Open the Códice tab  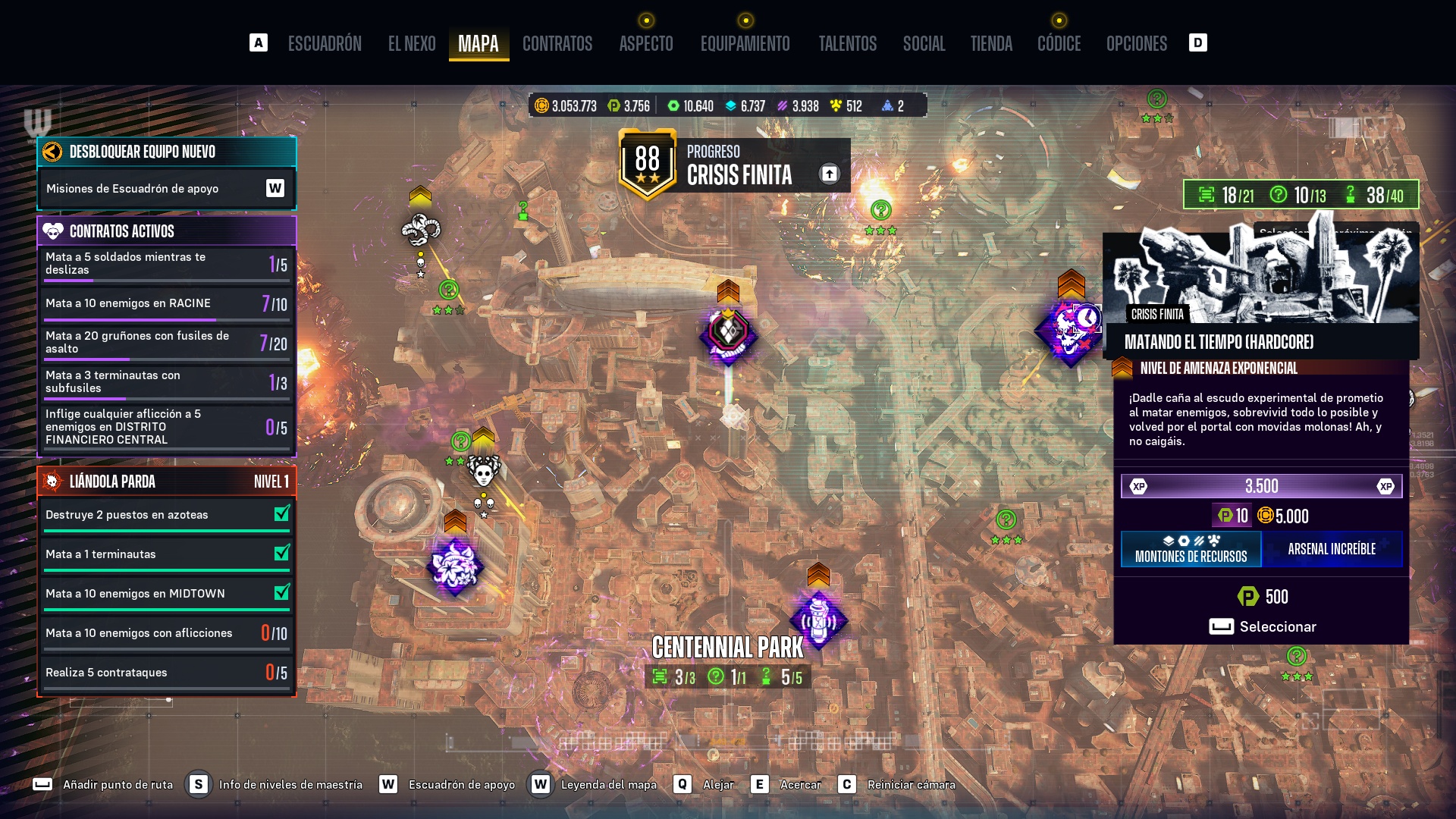click(x=1059, y=44)
